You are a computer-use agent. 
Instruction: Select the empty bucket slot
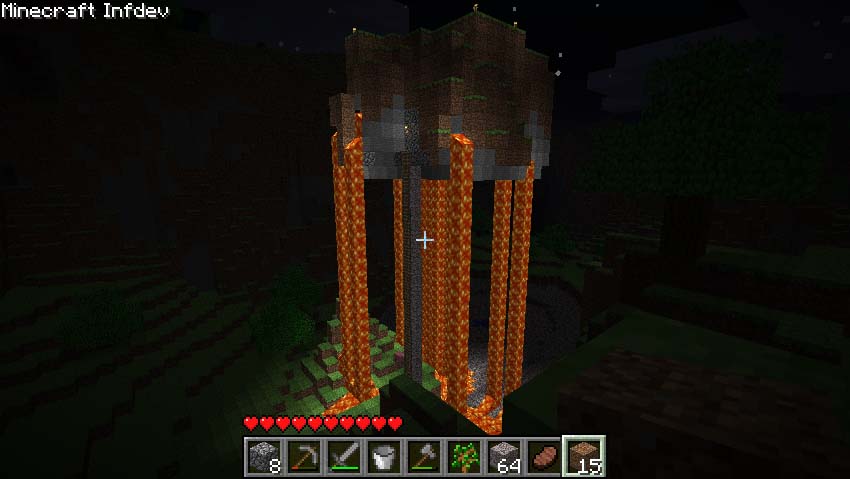[384, 457]
